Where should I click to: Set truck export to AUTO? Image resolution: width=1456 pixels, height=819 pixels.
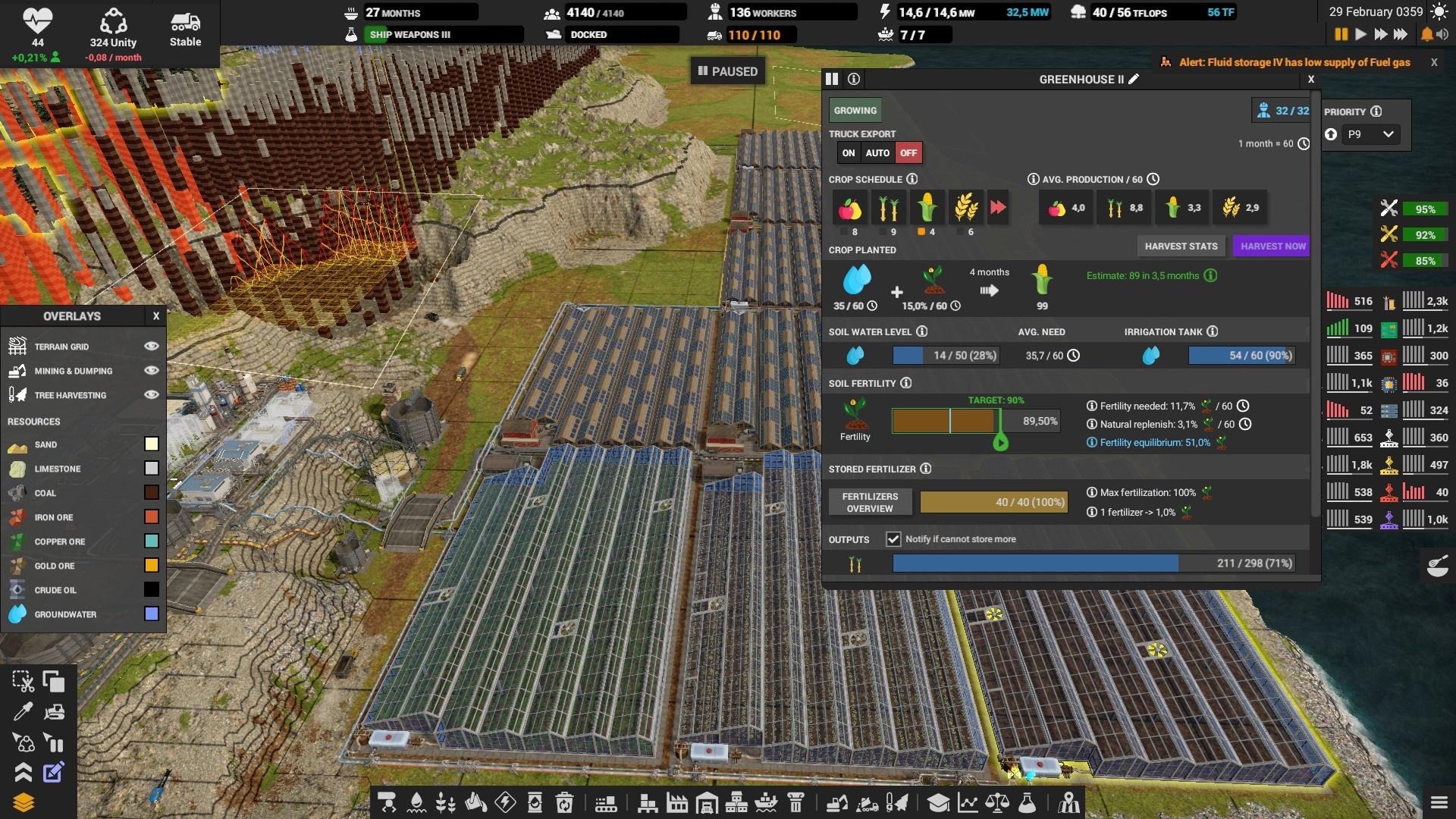[877, 153]
